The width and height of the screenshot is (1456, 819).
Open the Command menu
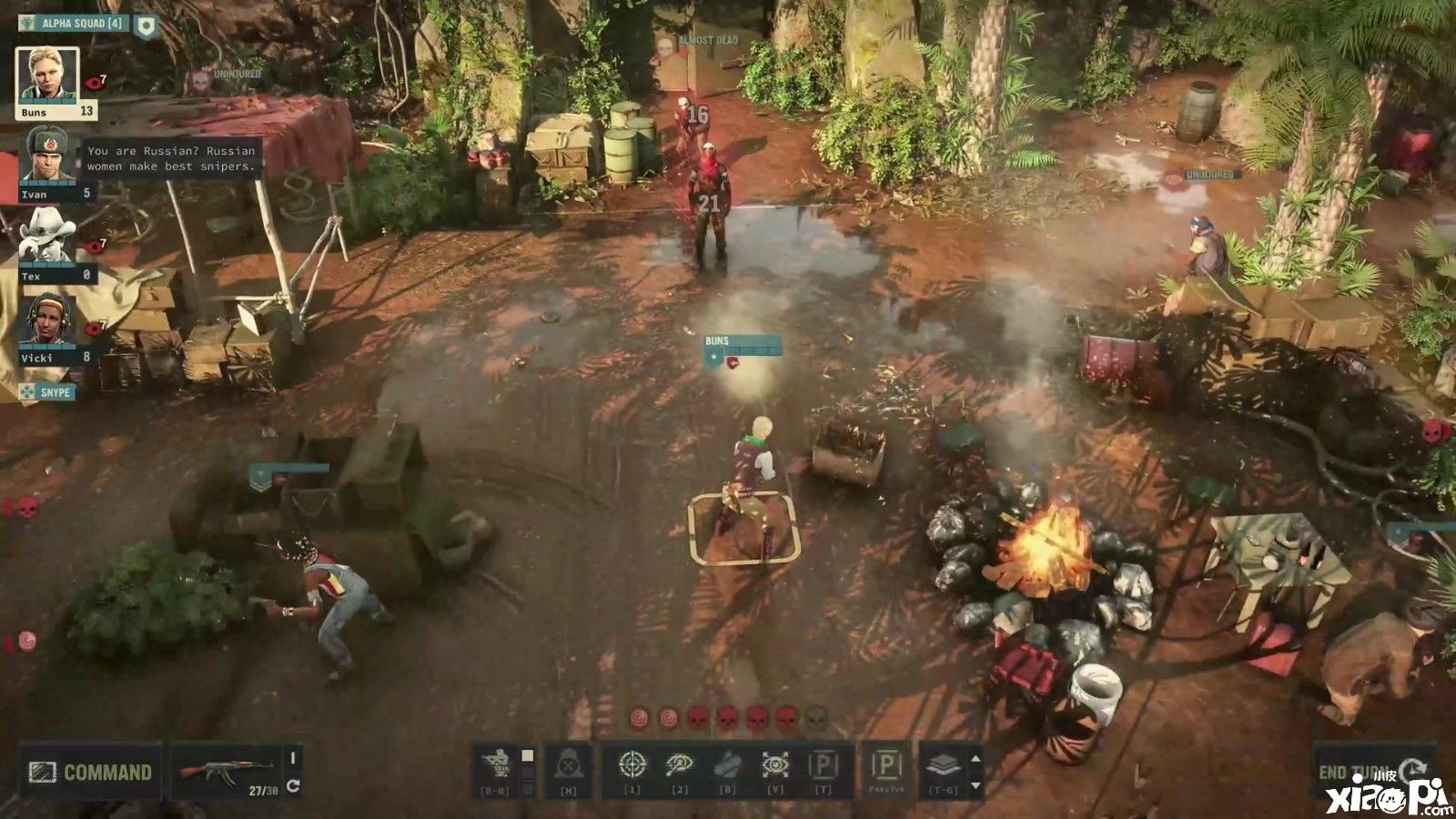pyautogui.click(x=90, y=773)
